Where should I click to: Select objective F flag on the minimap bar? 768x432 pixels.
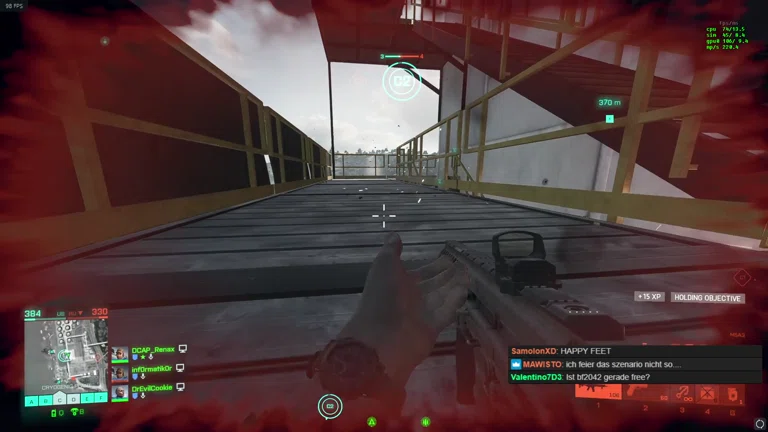[x=101, y=399]
